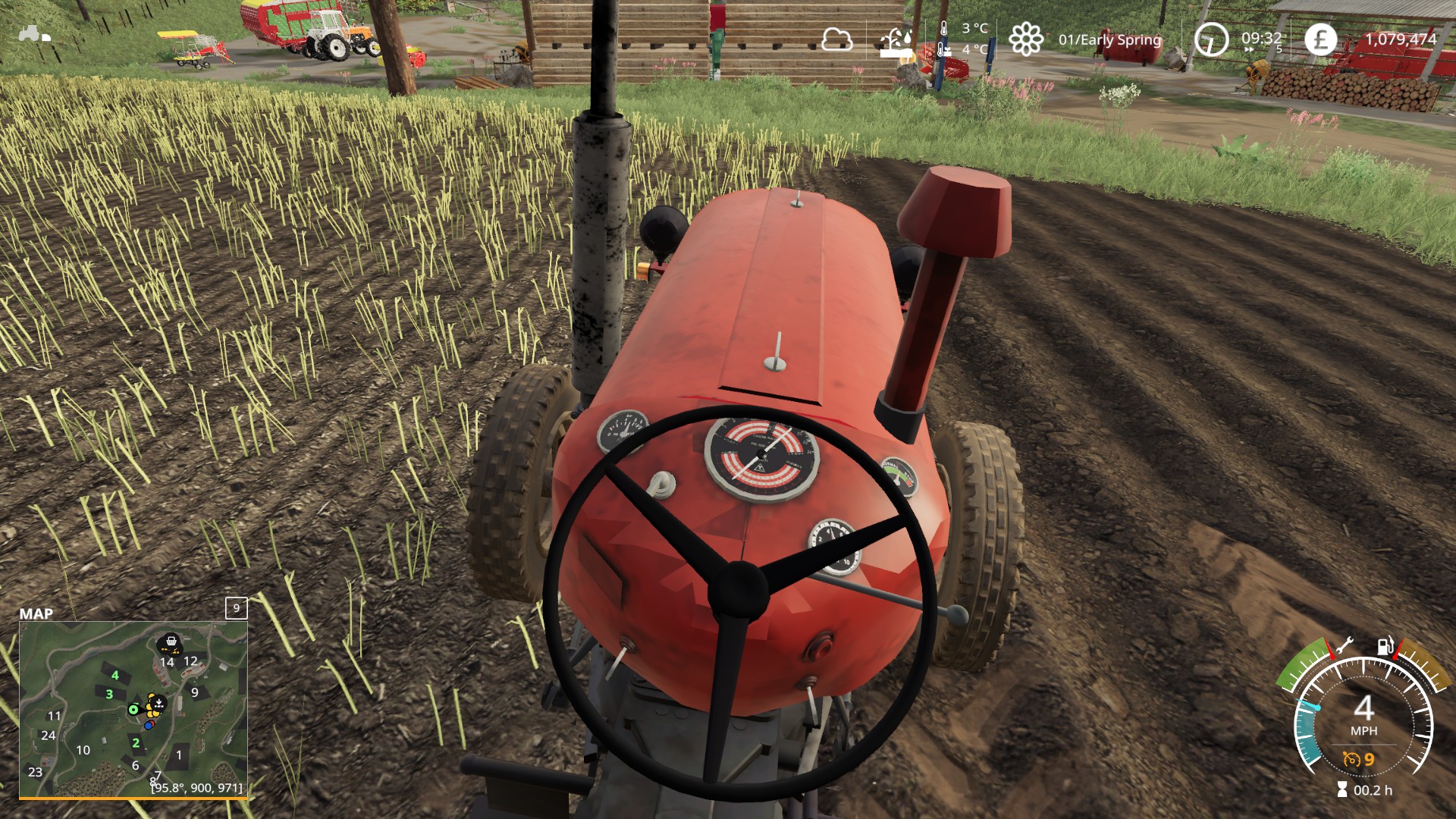1456x819 pixels.
Task: Click the hourglass operating hours icon
Action: (x=1342, y=790)
